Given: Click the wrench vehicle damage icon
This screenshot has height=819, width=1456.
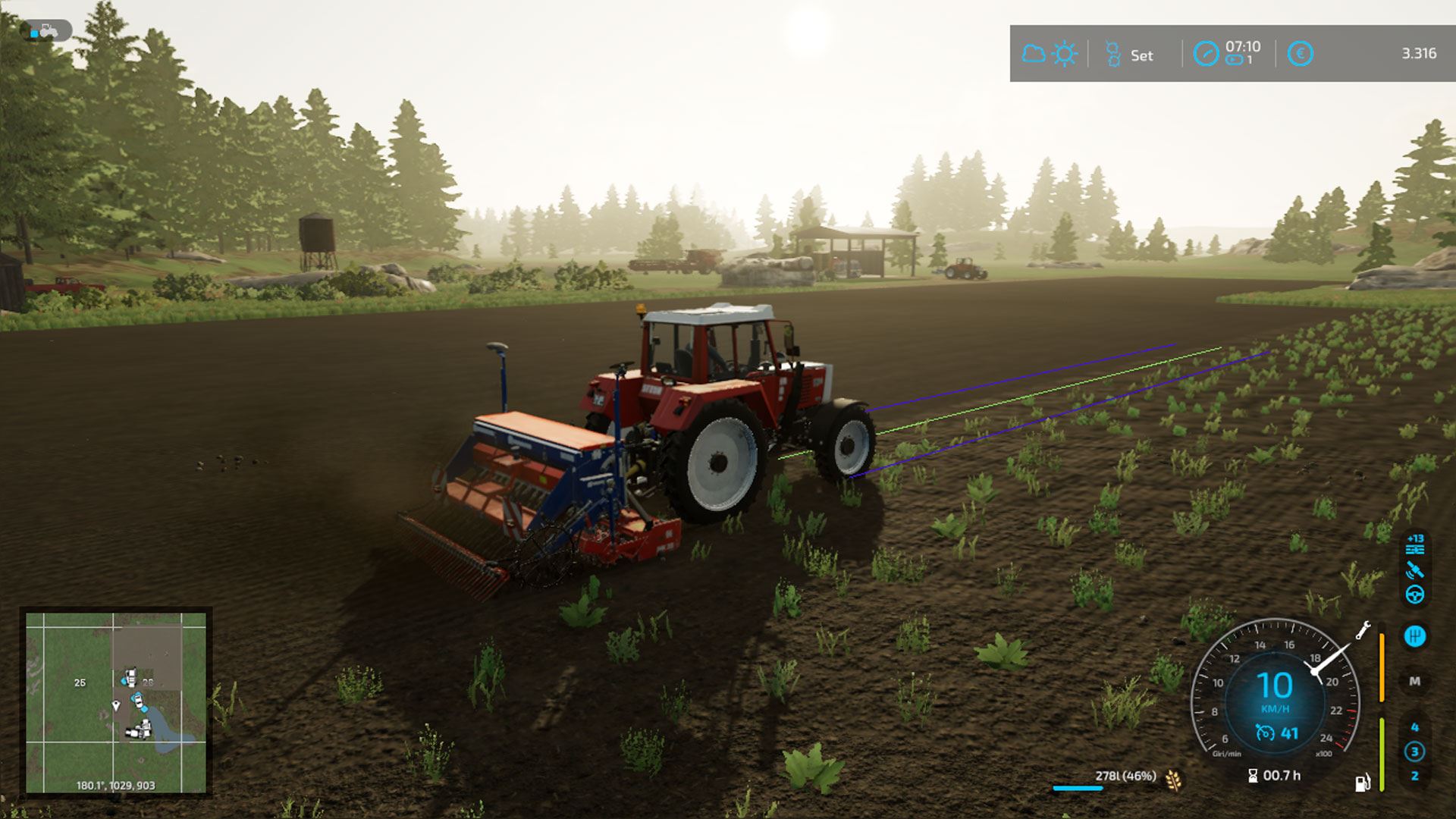Looking at the screenshot, I should coord(1363,630).
